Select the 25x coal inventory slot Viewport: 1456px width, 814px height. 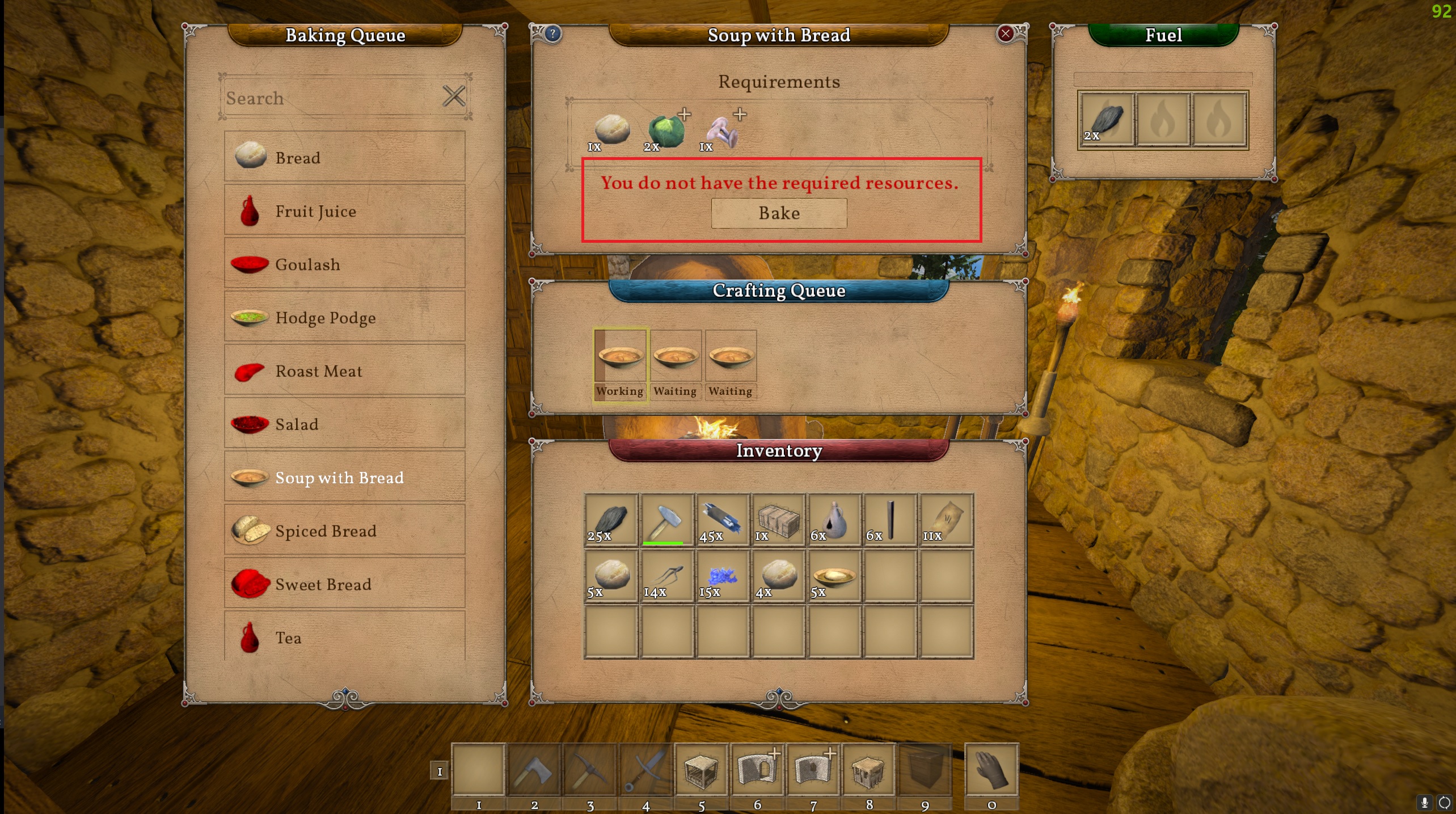pyautogui.click(x=611, y=520)
